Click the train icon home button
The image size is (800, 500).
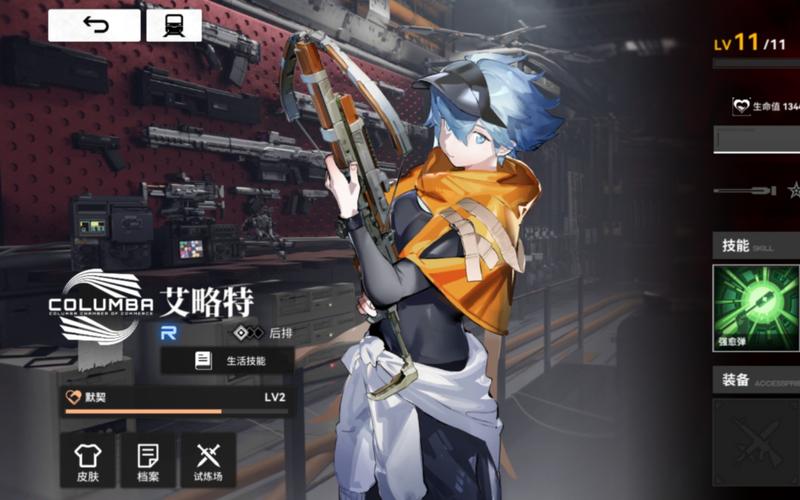coord(174,25)
